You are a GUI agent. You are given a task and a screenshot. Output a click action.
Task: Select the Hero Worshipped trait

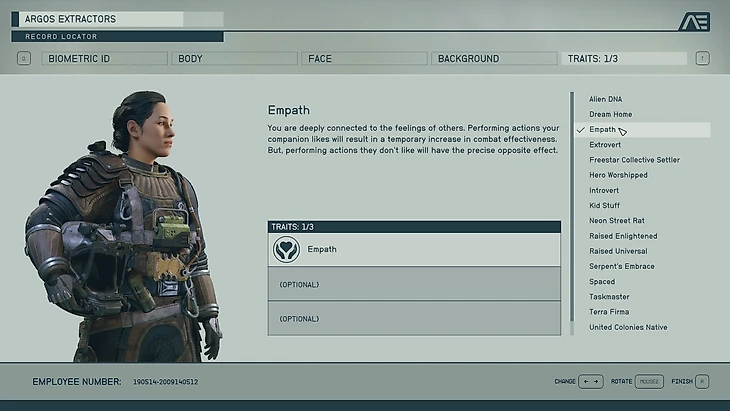click(x=618, y=175)
